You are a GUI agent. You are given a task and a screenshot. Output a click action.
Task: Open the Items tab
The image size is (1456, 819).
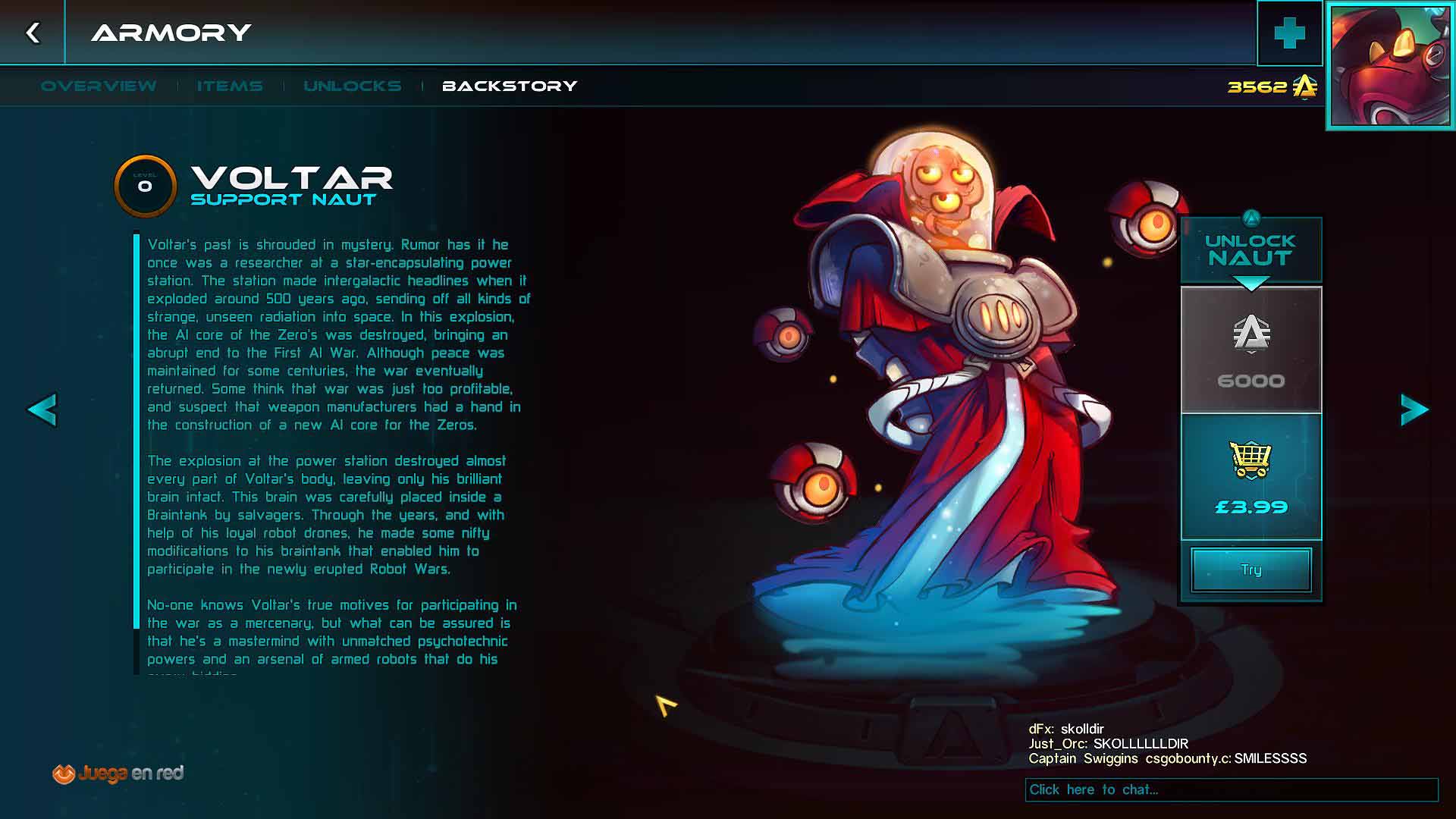(230, 86)
